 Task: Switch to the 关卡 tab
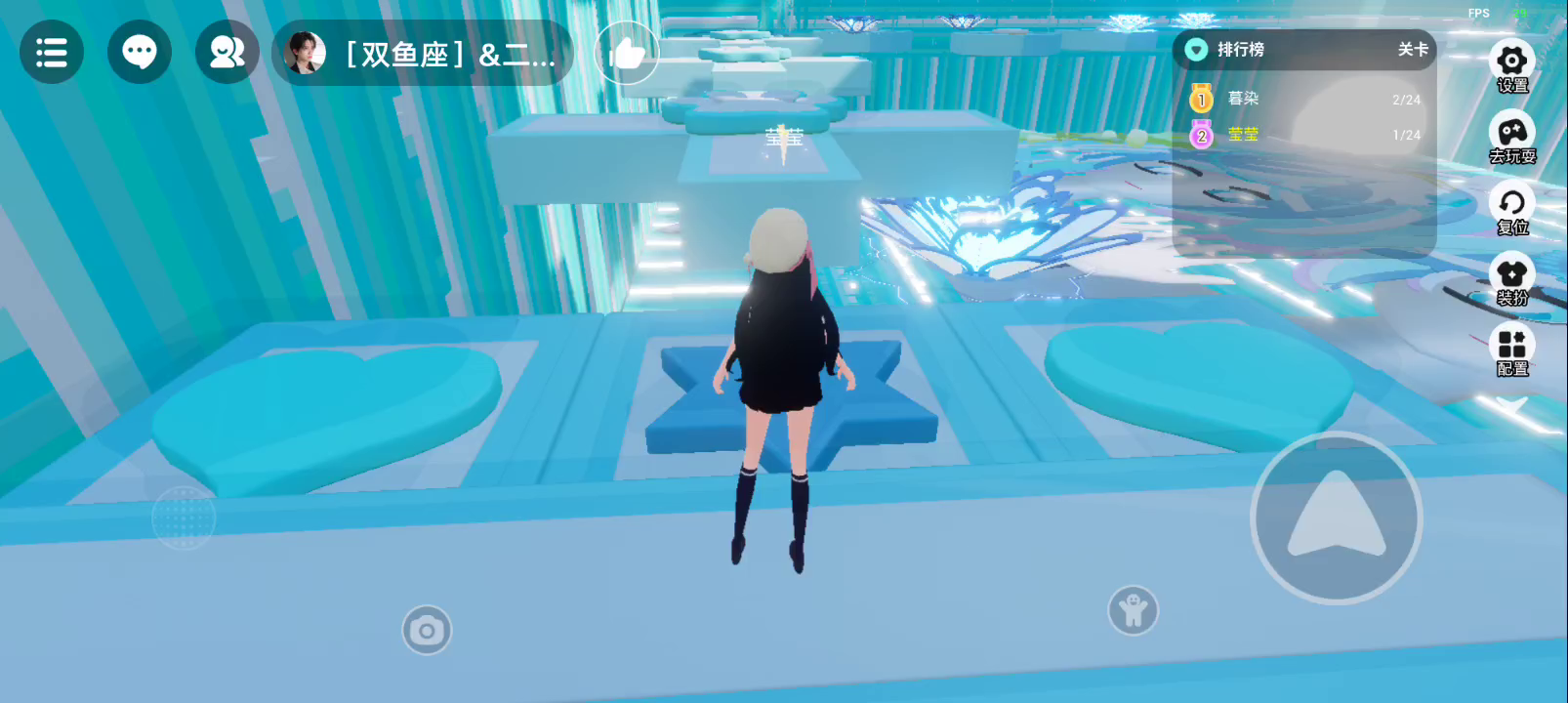[x=1412, y=50]
